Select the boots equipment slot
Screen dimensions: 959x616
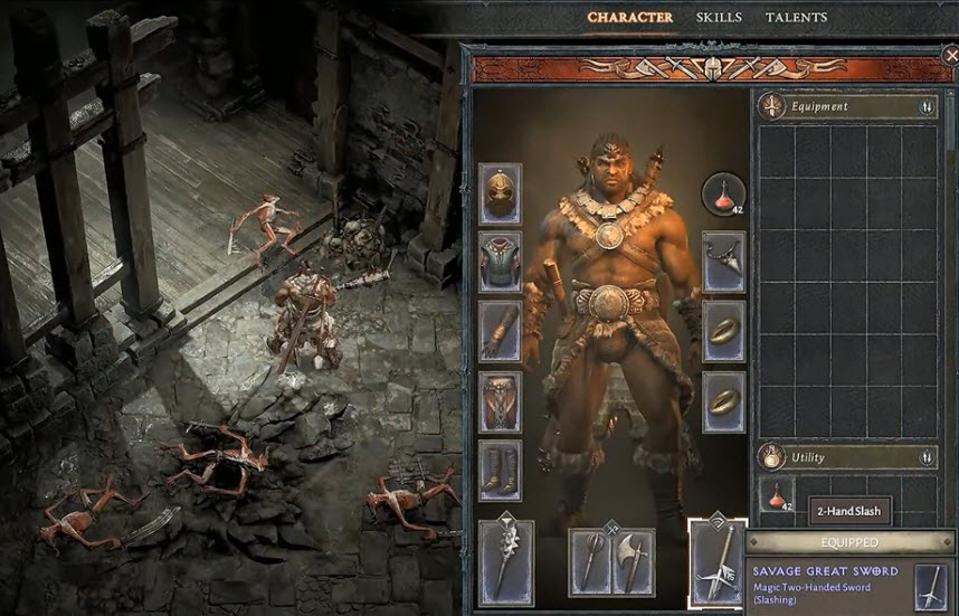click(x=500, y=470)
